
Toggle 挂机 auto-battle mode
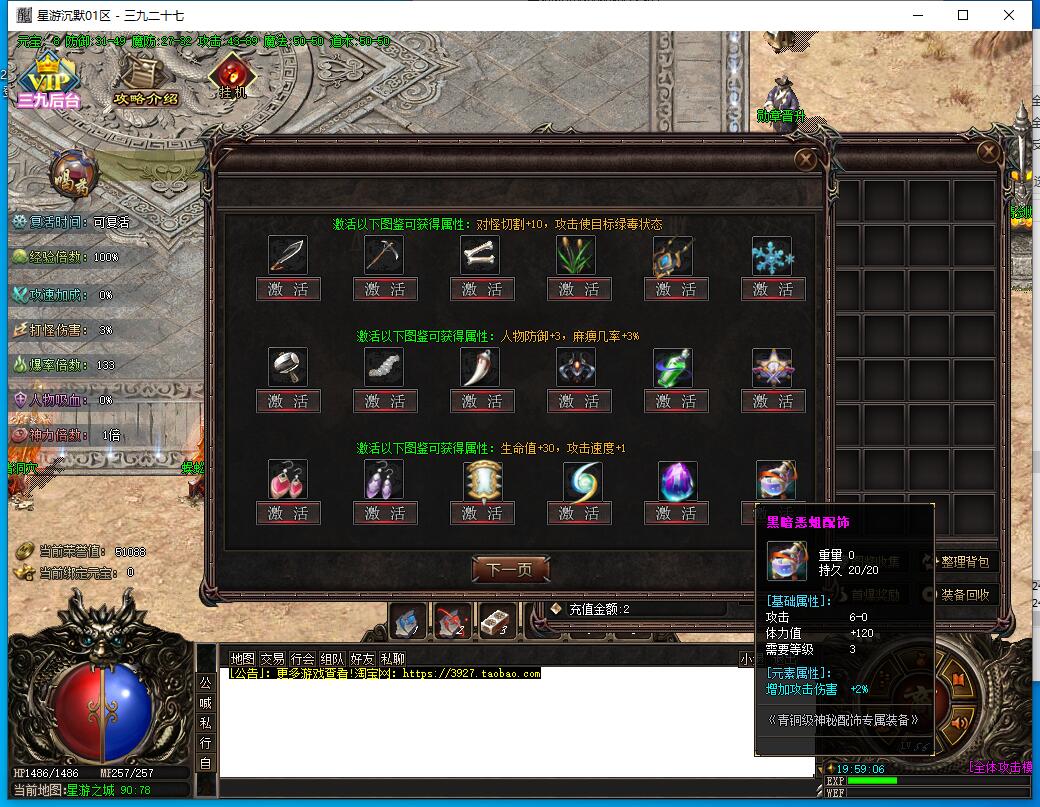[233, 77]
